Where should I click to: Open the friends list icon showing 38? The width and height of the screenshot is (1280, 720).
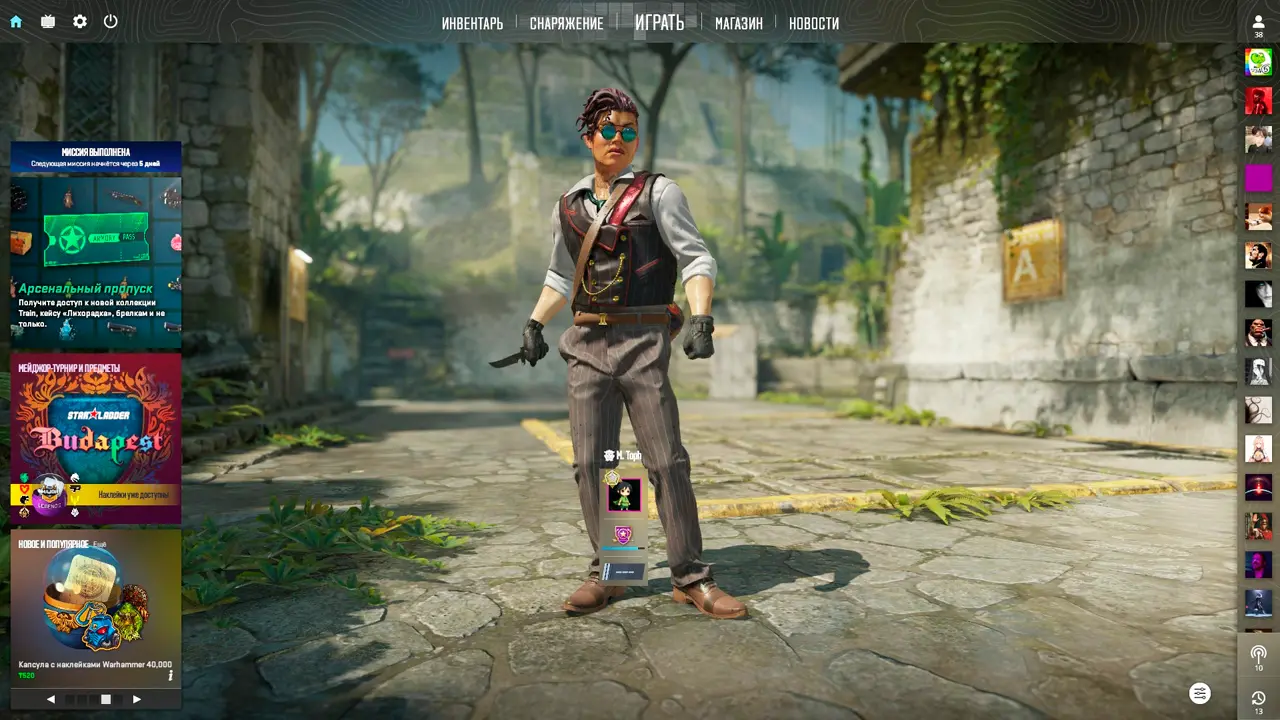(x=1258, y=24)
